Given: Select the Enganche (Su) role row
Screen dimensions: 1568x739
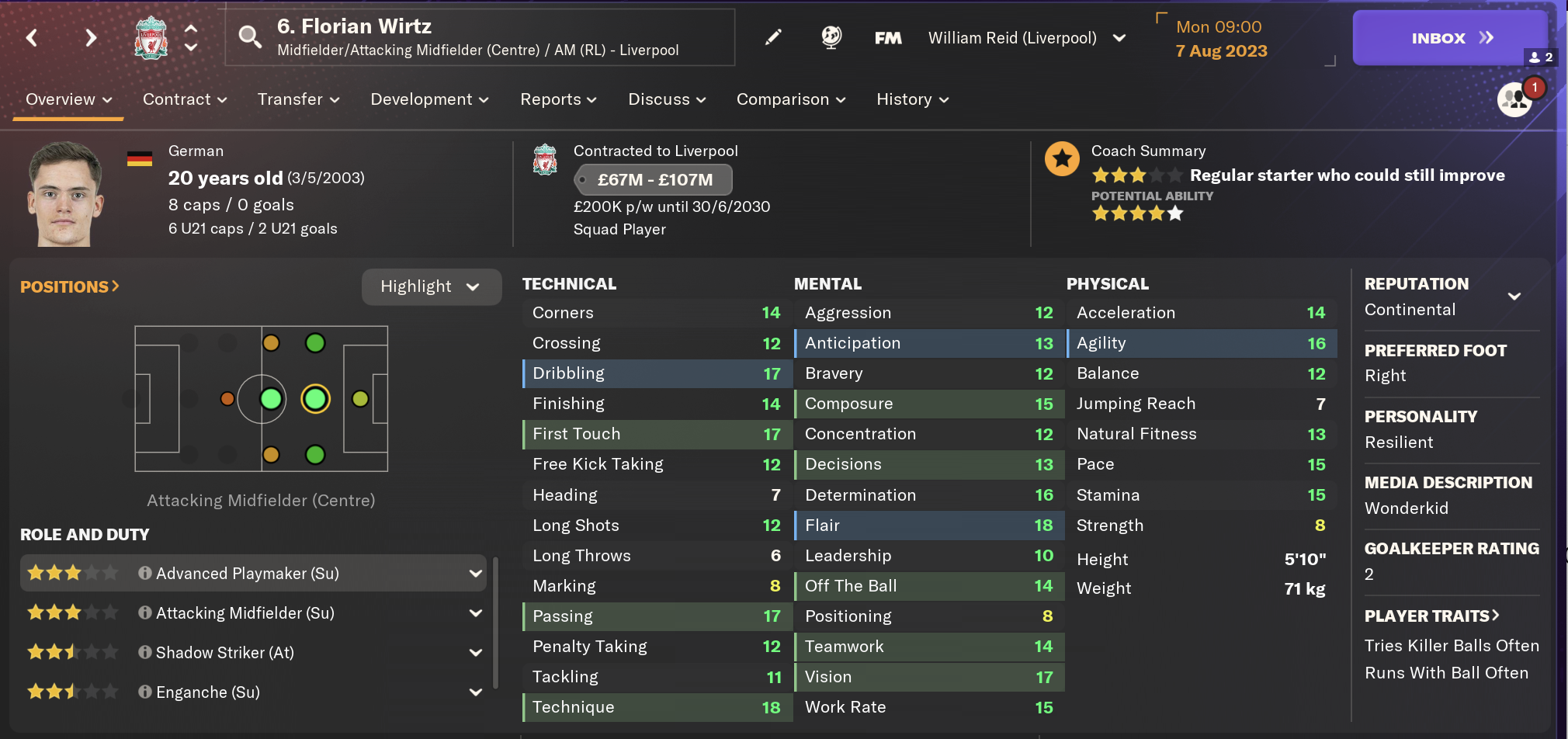Looking at the screenshot, I should (208, 692).
